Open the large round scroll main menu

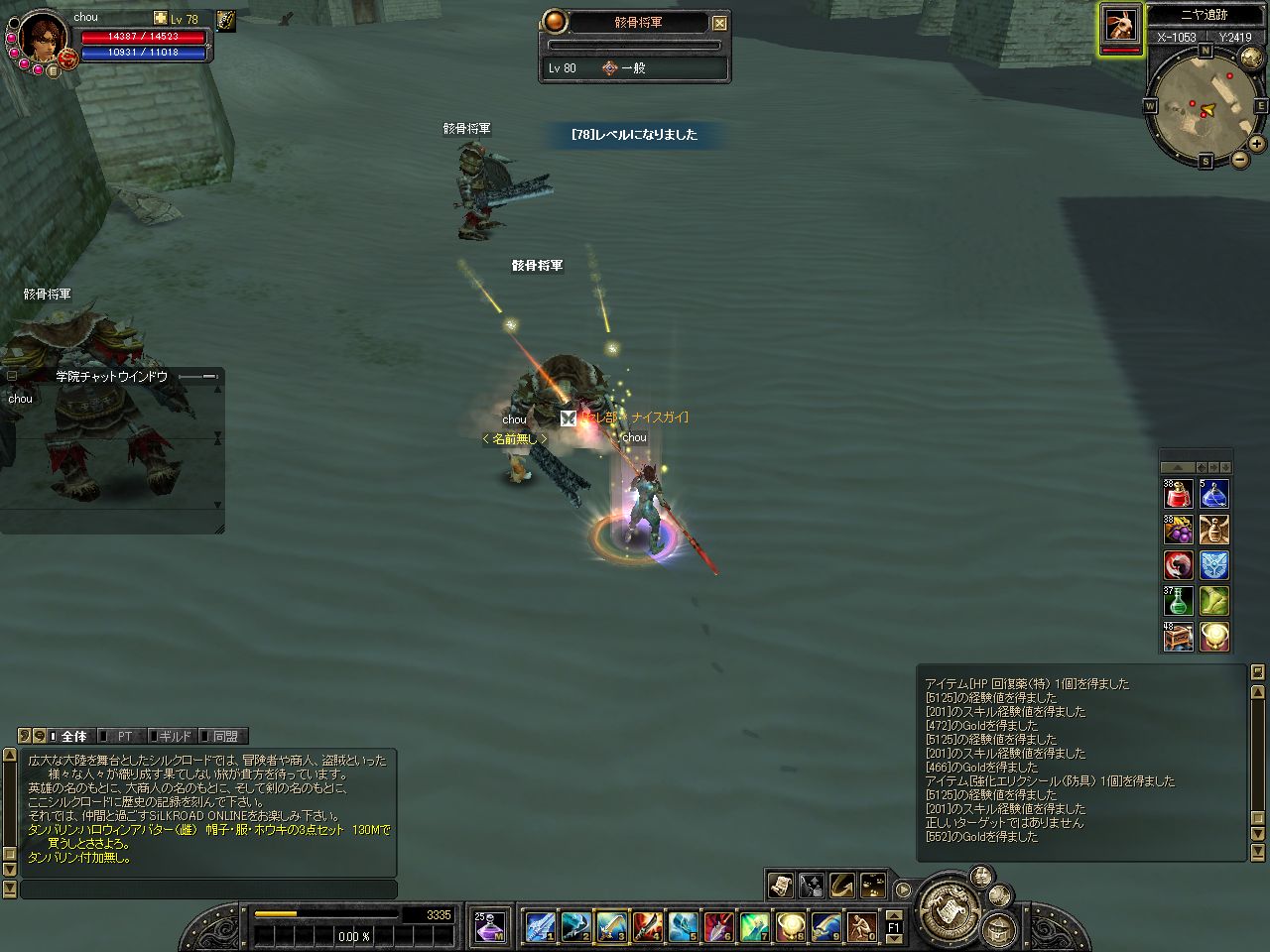[948, 910]
